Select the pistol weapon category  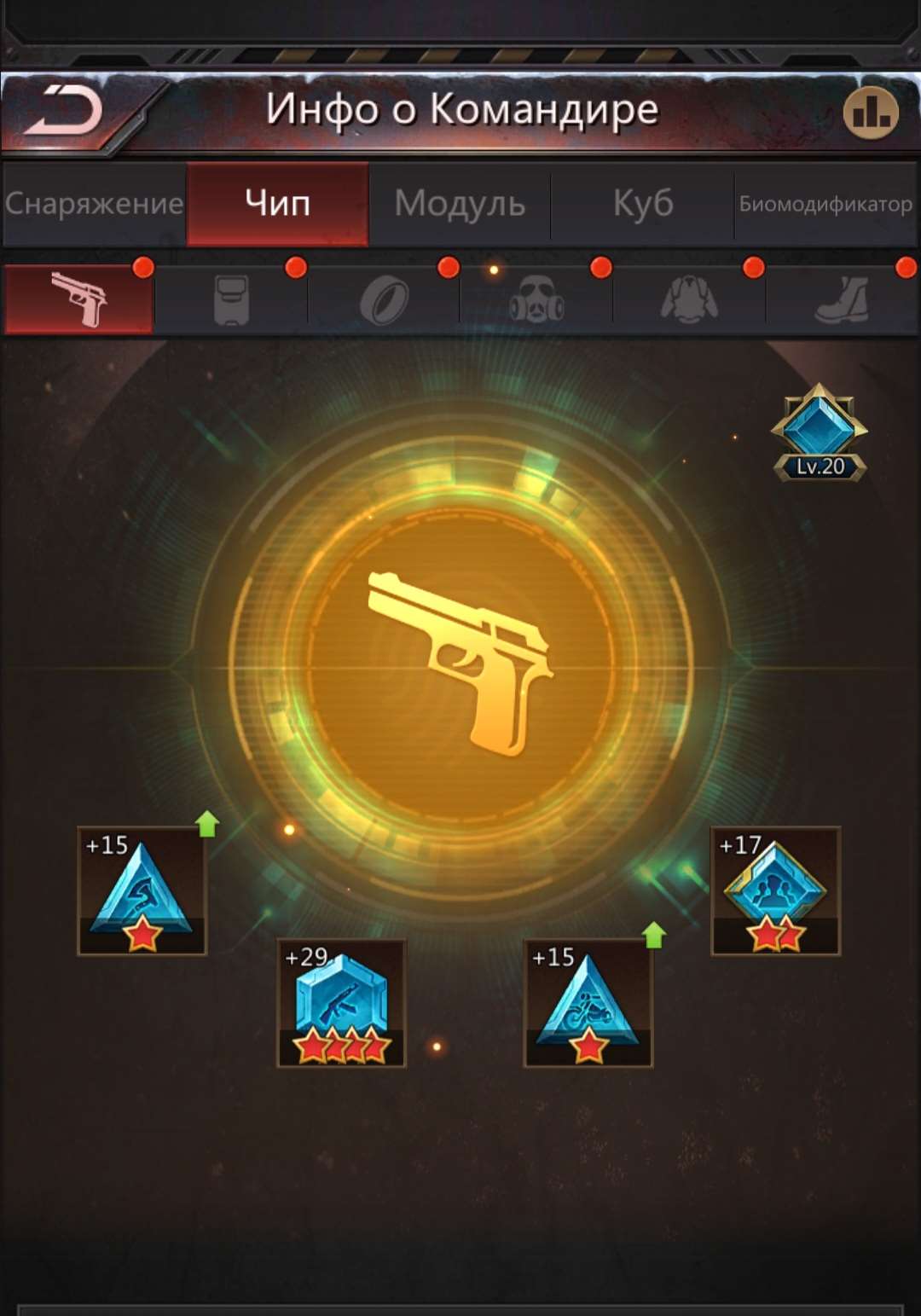pos(78,299)
